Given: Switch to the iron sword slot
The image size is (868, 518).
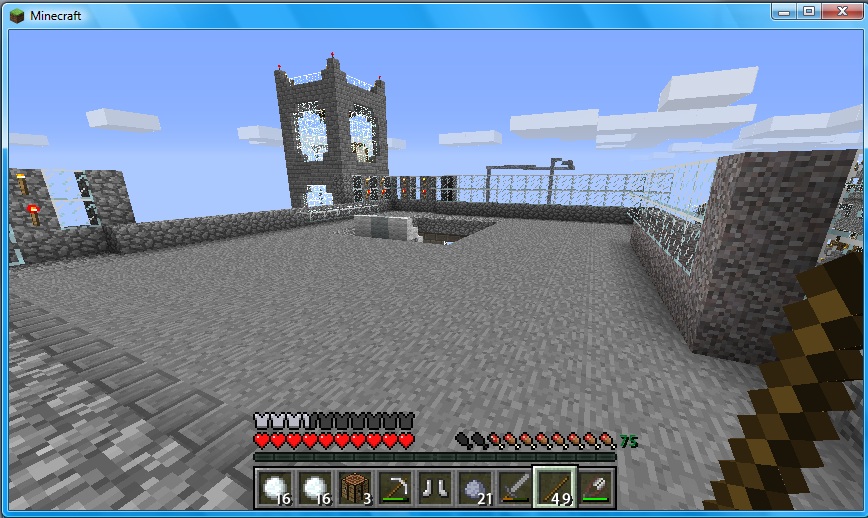Looking at the screenshot, I should pyautogui.click(x=515, y=488).
